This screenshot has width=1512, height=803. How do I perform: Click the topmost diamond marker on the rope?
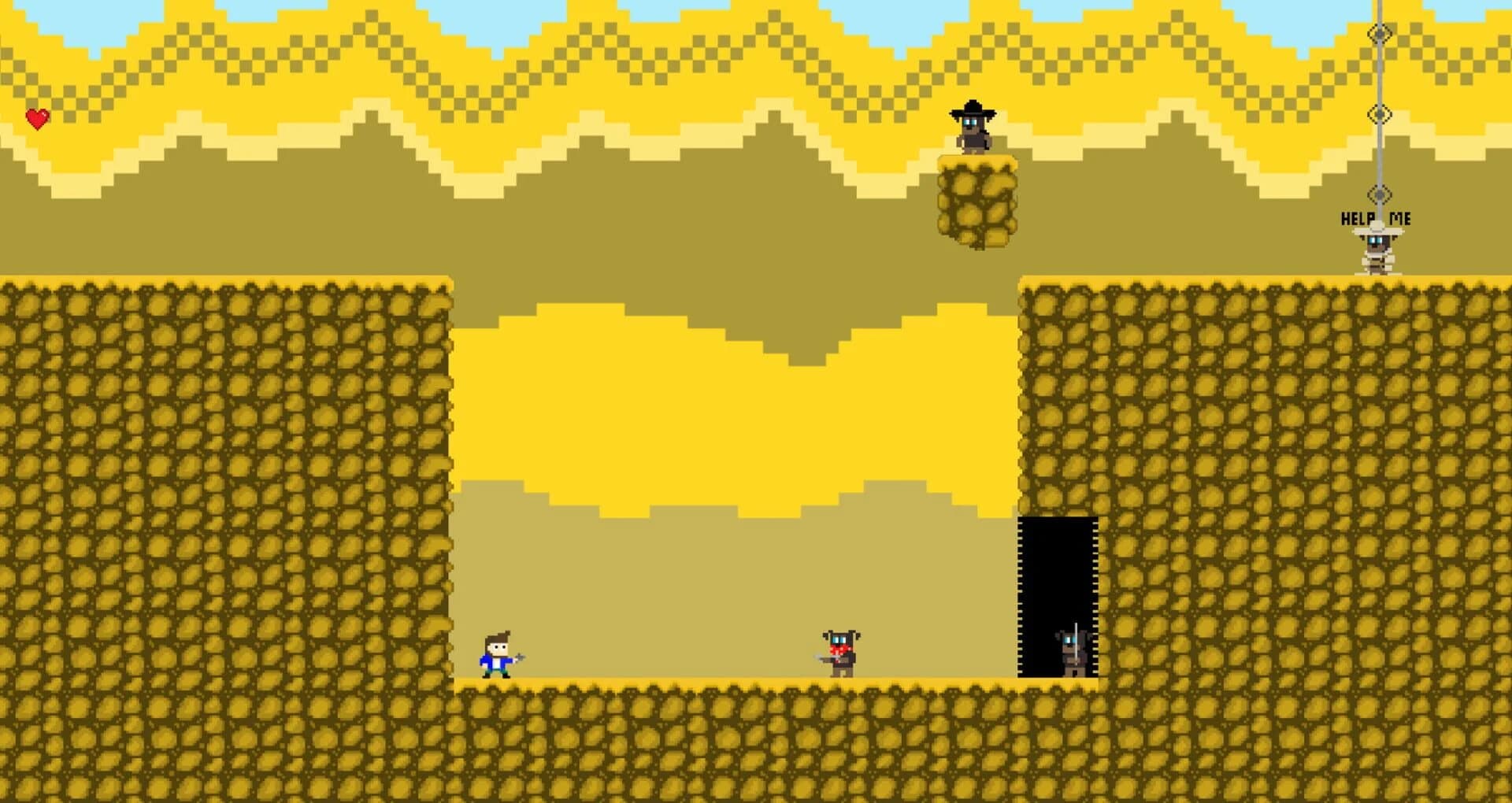(1380, 33)
